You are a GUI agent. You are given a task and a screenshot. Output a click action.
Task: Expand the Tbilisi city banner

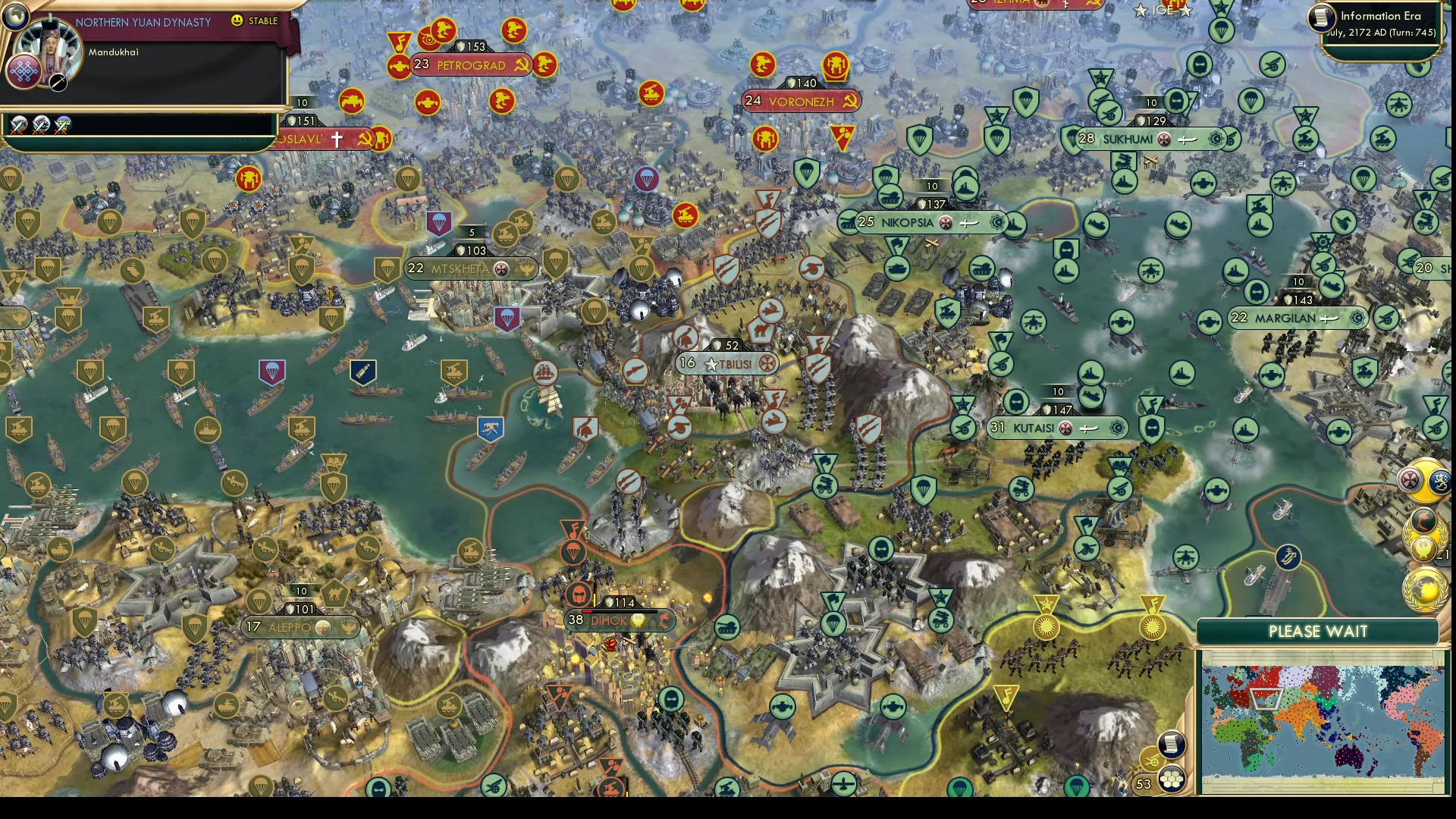point(728,363)
